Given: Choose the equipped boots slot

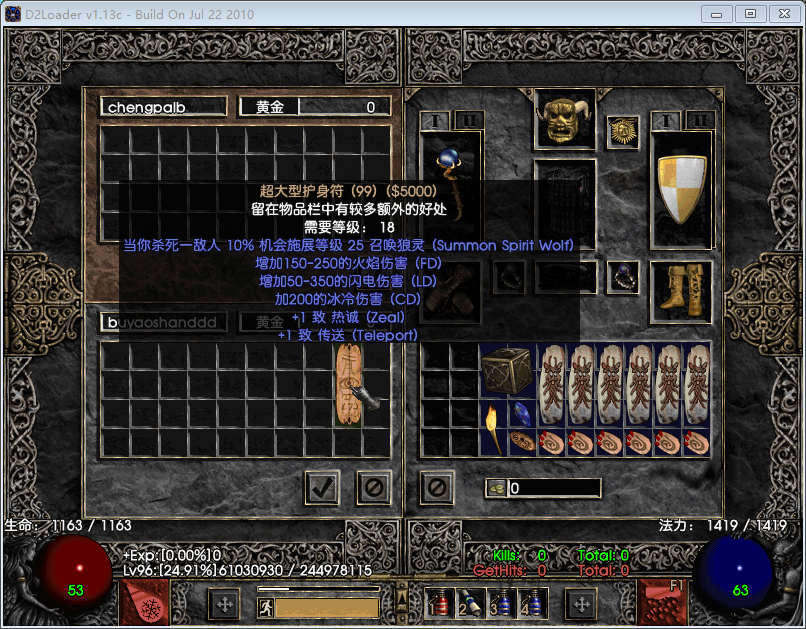Looking at the screenshot, I should [x=680, y=286].
